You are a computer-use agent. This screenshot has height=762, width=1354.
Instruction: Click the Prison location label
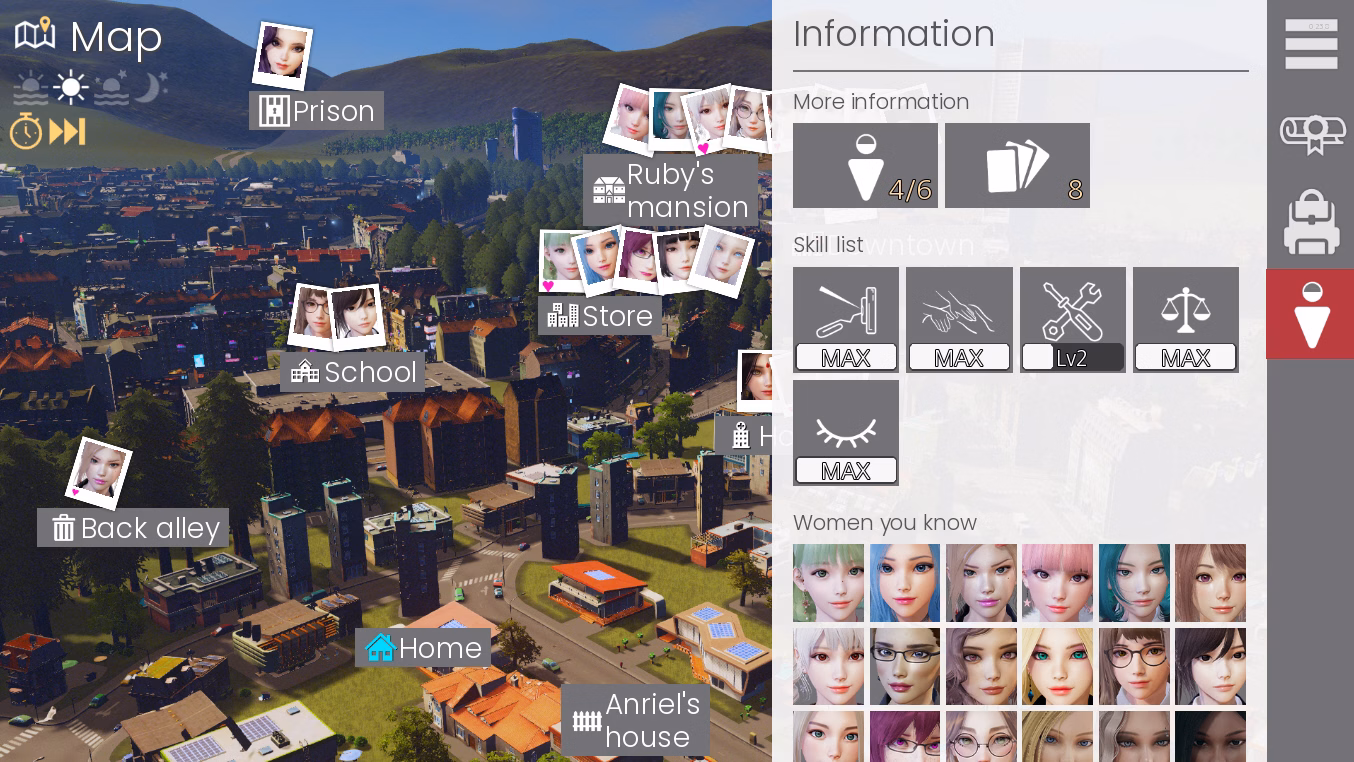[316, 110]
